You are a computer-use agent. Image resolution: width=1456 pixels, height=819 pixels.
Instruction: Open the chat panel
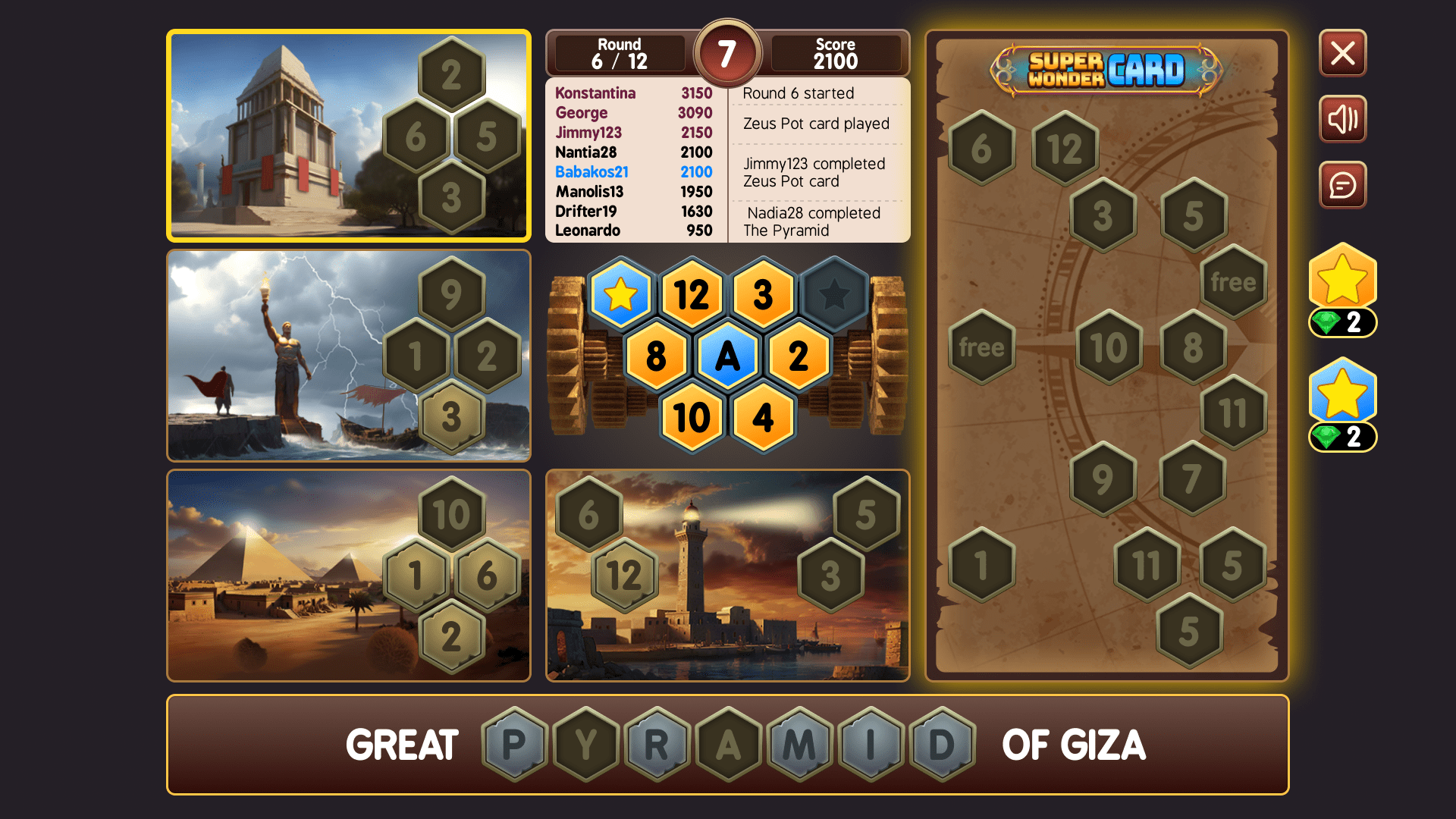1342,185
